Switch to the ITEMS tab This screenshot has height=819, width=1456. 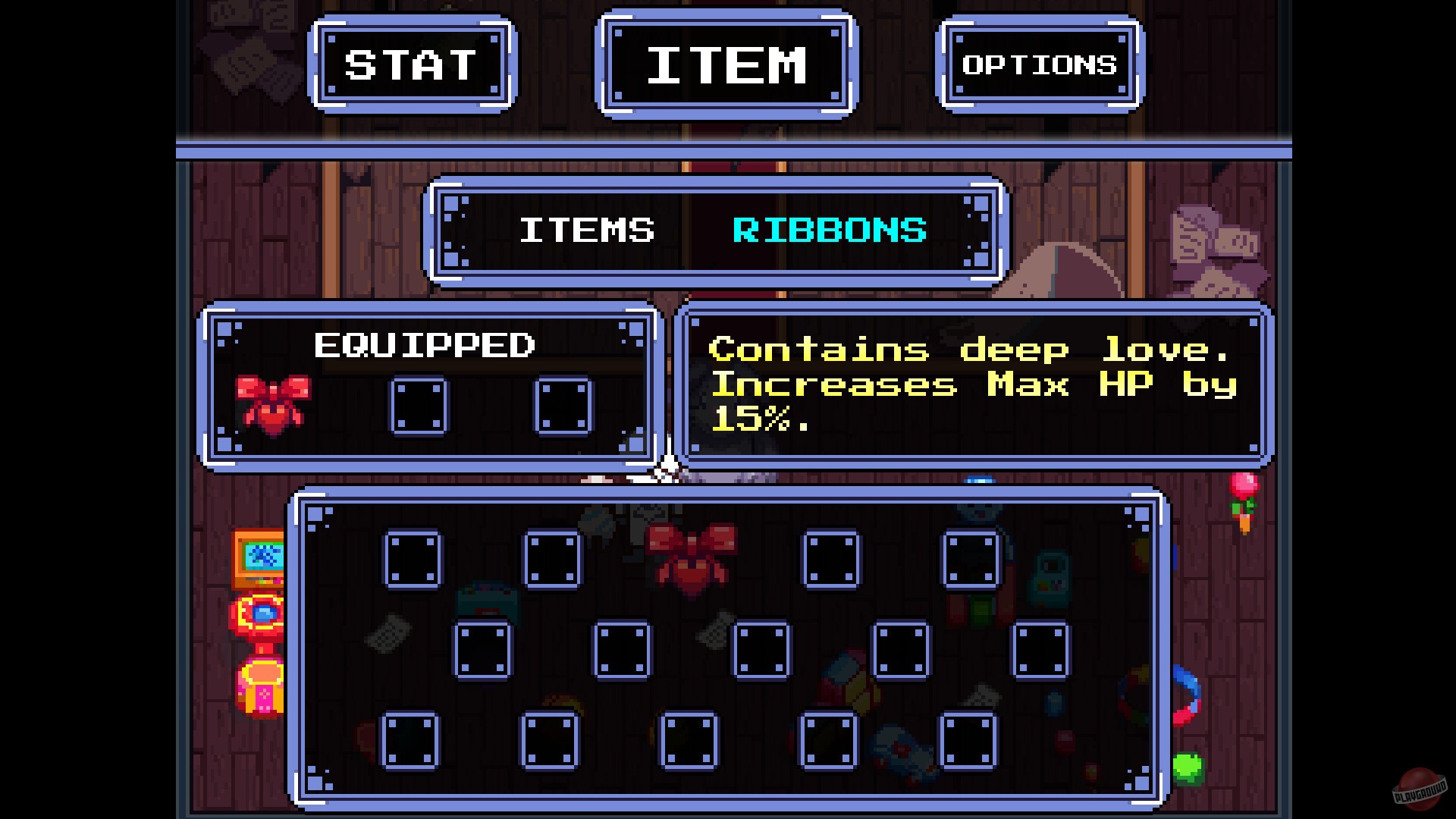click(x=586, y=230)
